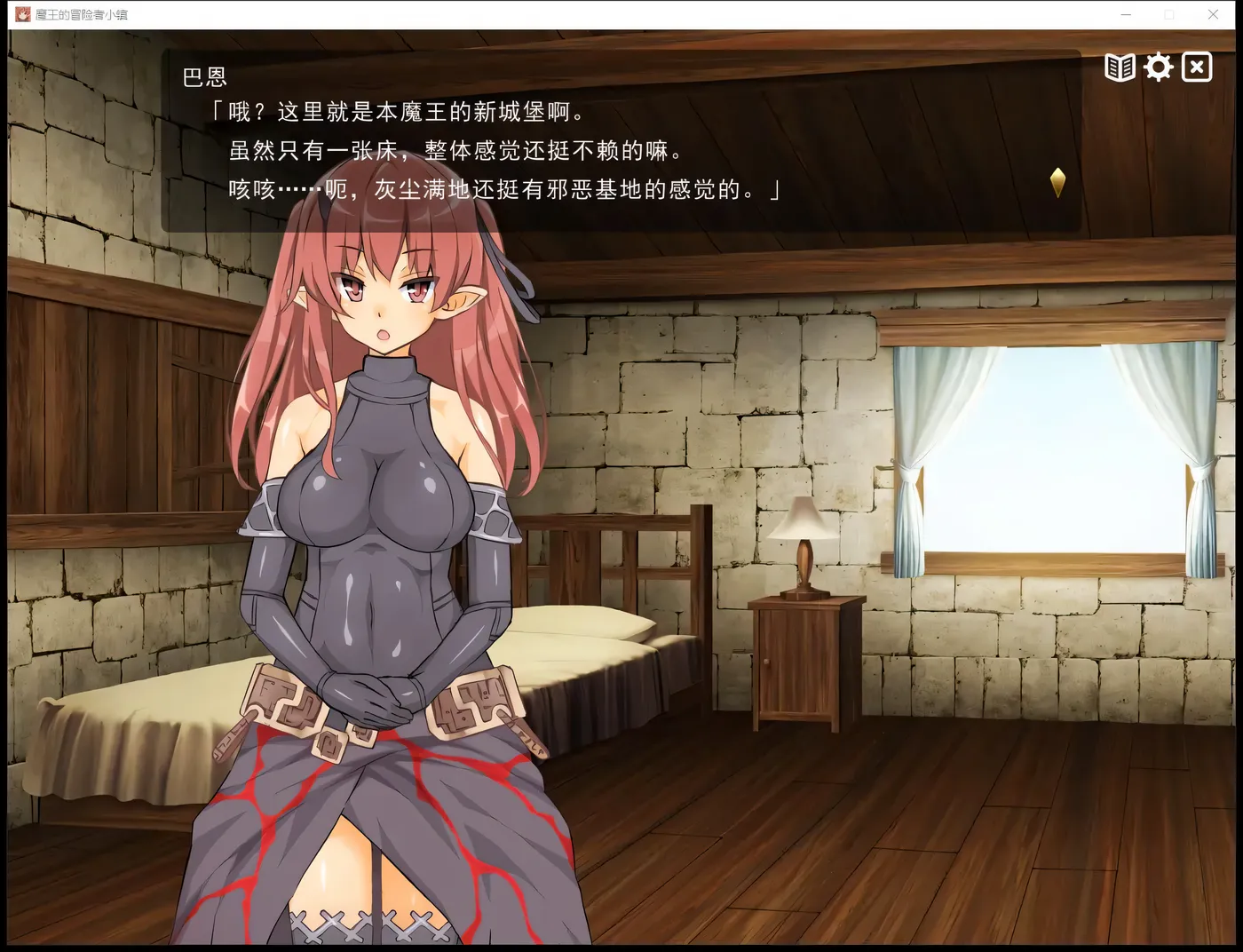This screenshot has width=1243, height=952.
Task: Open the text backlog via the book icon
Action: click(x=1120, y=67)
